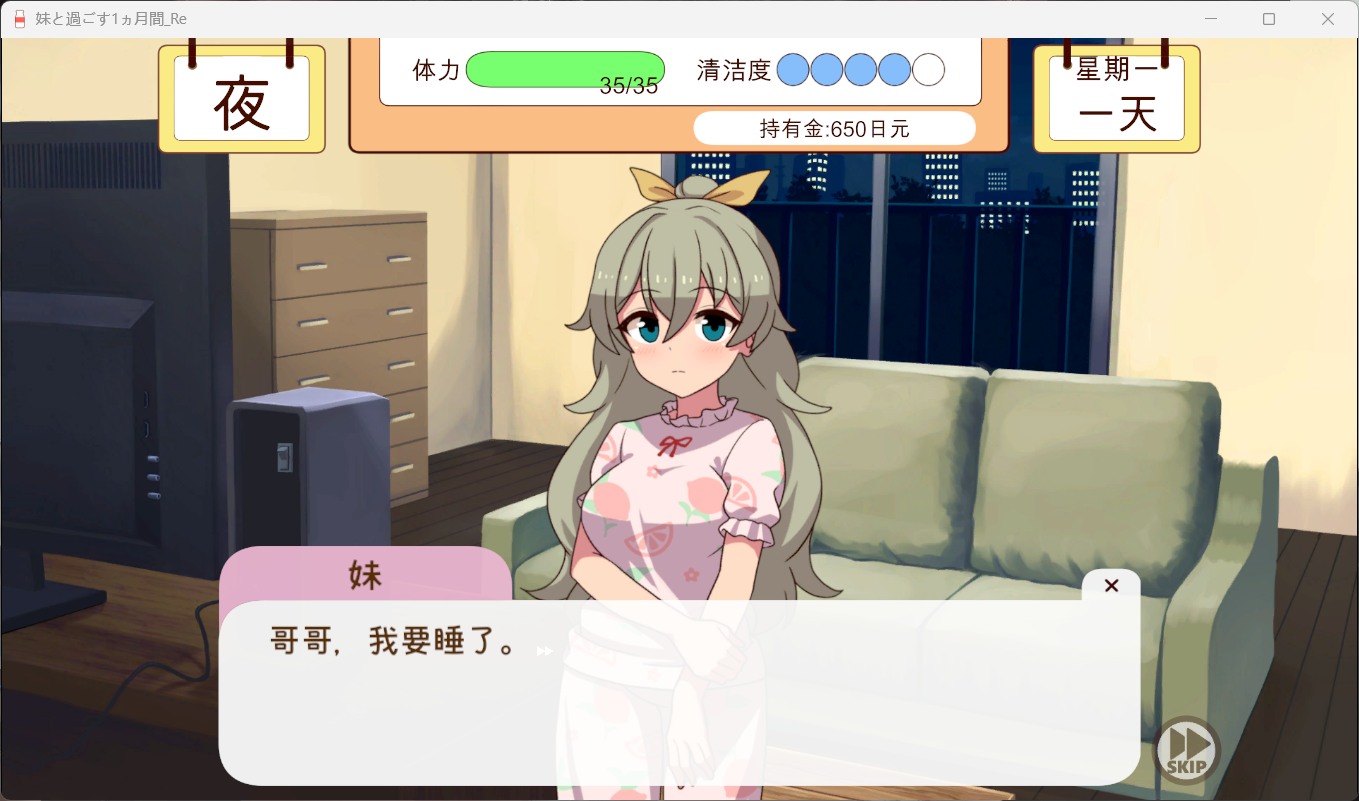Toggle the first filled cleanliness circle

tap(794, 70)
